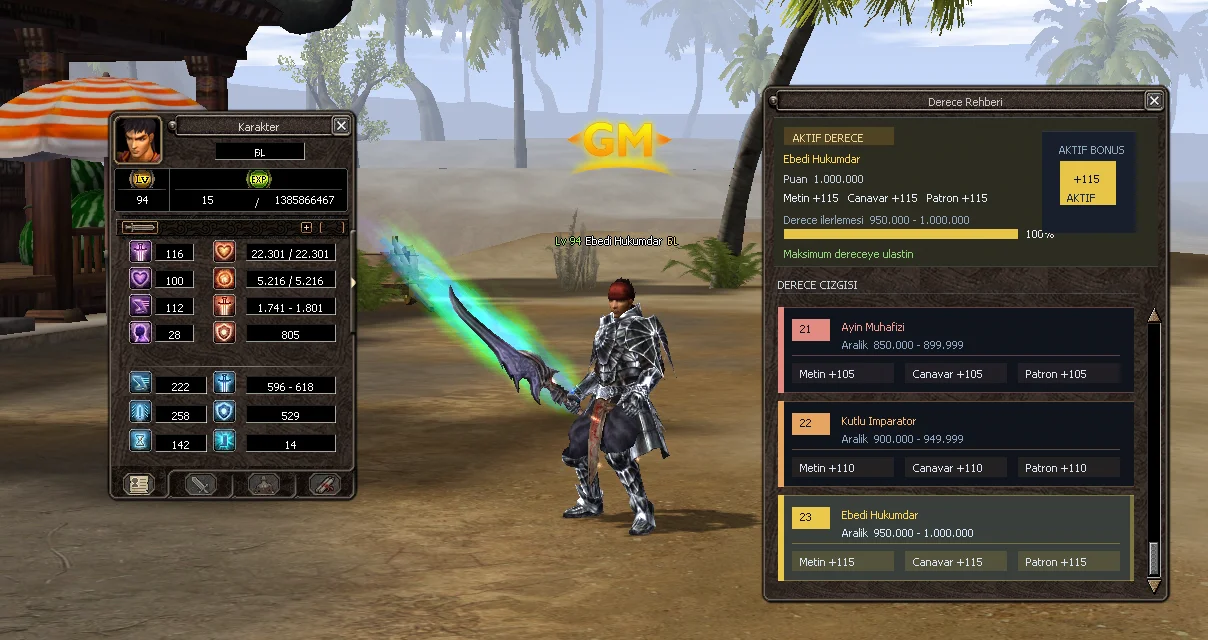Click the side arrow on the Karakter window edge

353,283
